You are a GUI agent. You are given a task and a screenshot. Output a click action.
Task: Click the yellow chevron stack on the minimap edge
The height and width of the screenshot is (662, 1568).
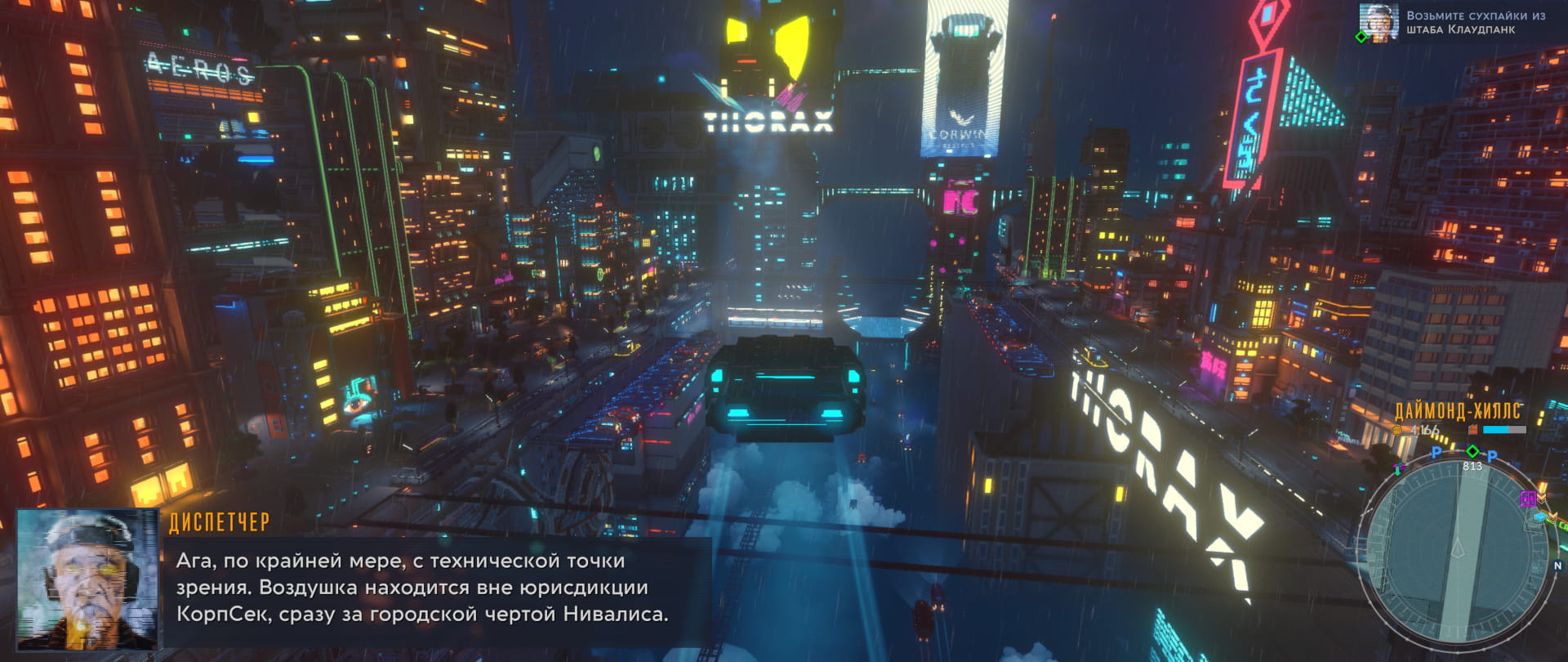point(1542,497)
